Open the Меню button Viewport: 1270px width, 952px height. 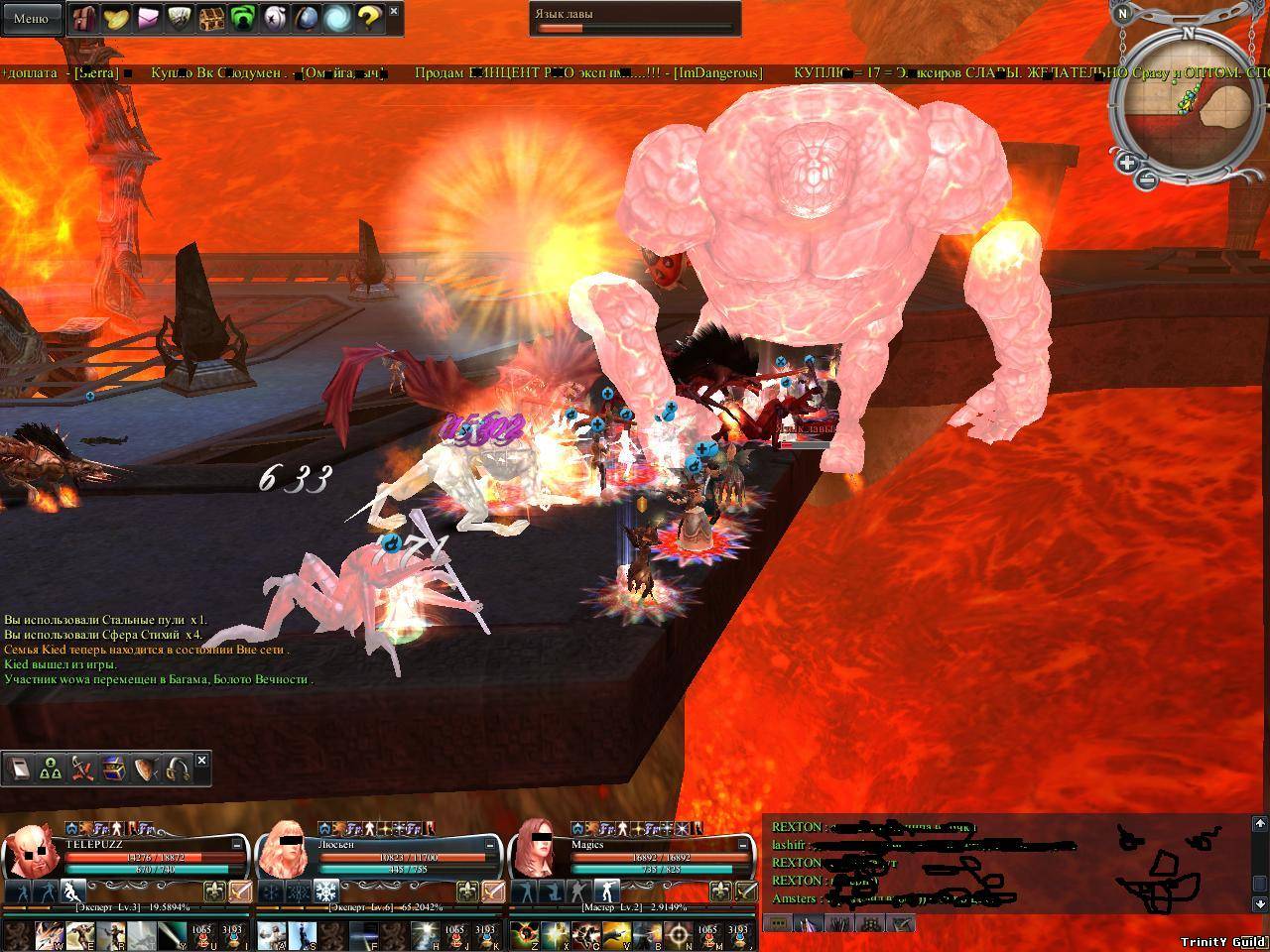31,19
